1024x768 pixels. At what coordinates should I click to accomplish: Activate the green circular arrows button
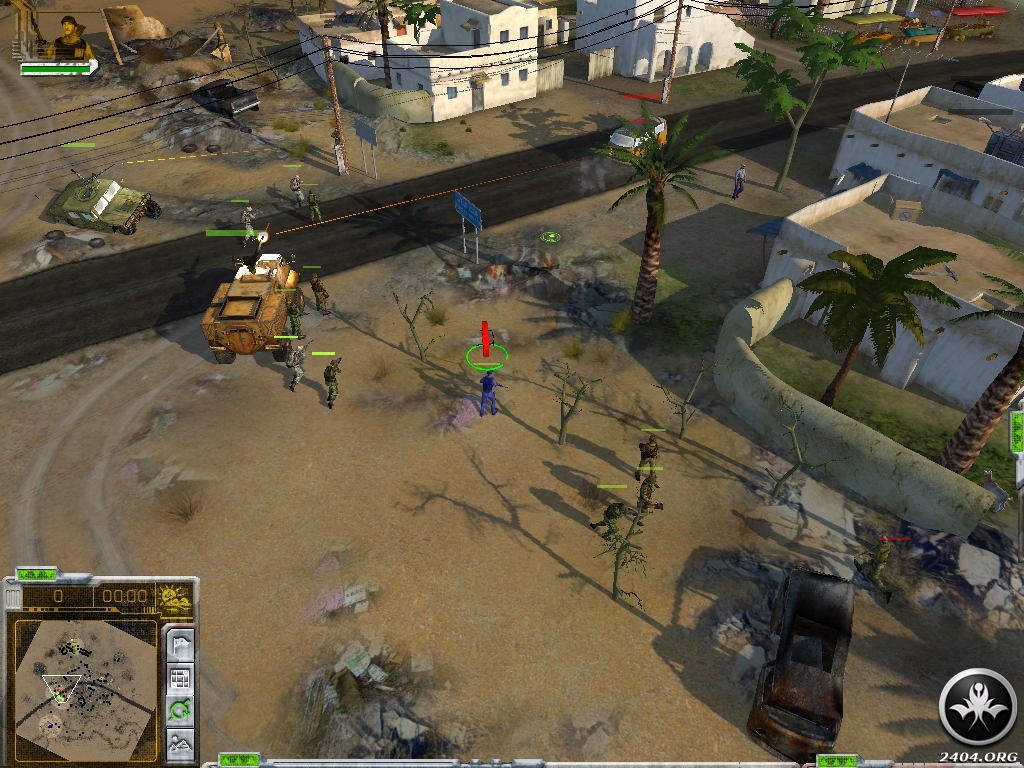(180, 711)
